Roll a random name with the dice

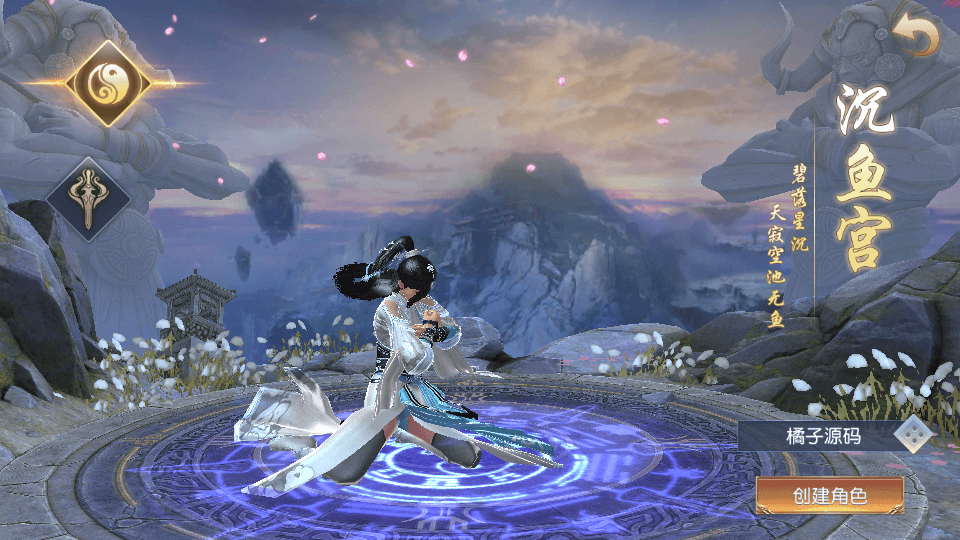tap(912, 435)
